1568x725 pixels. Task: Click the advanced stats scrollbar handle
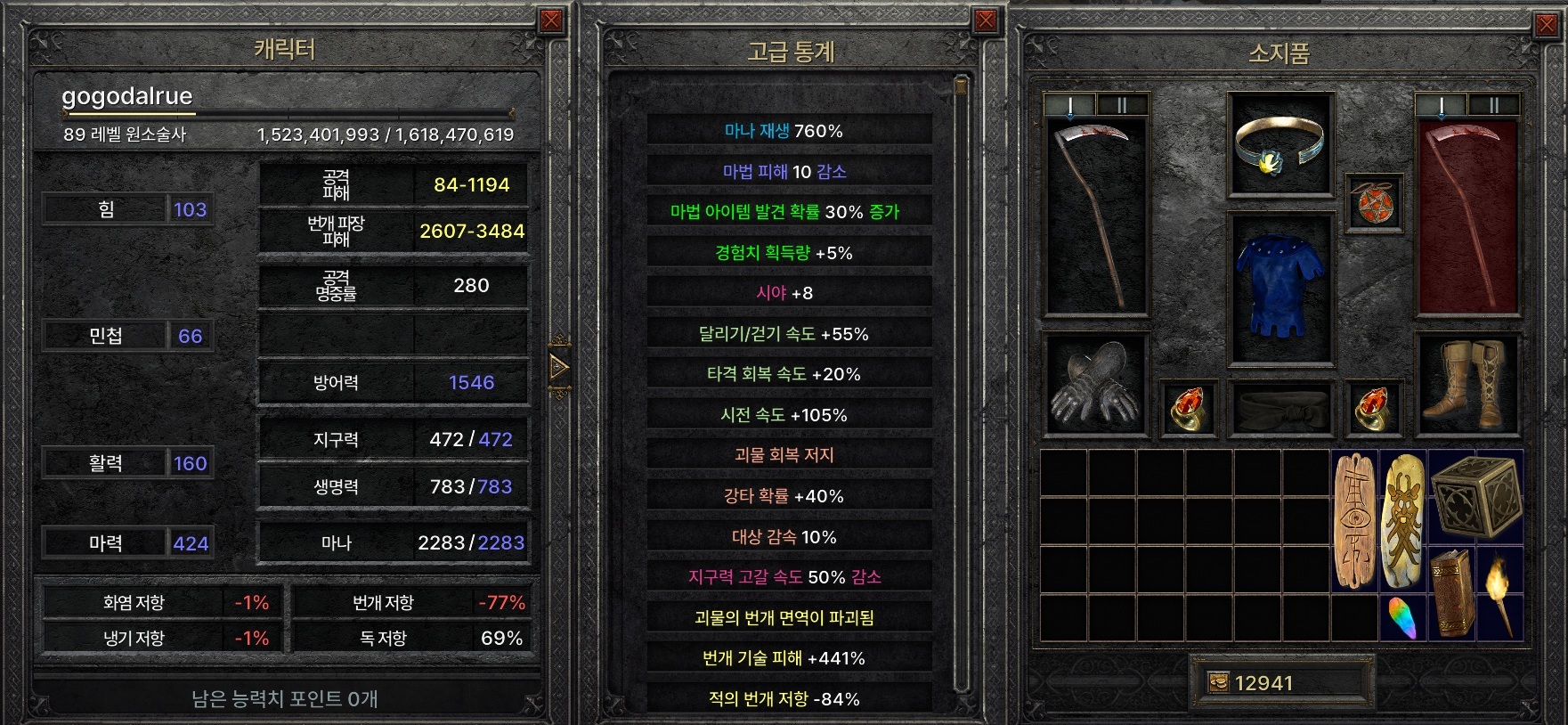click(x=960, y=86)
